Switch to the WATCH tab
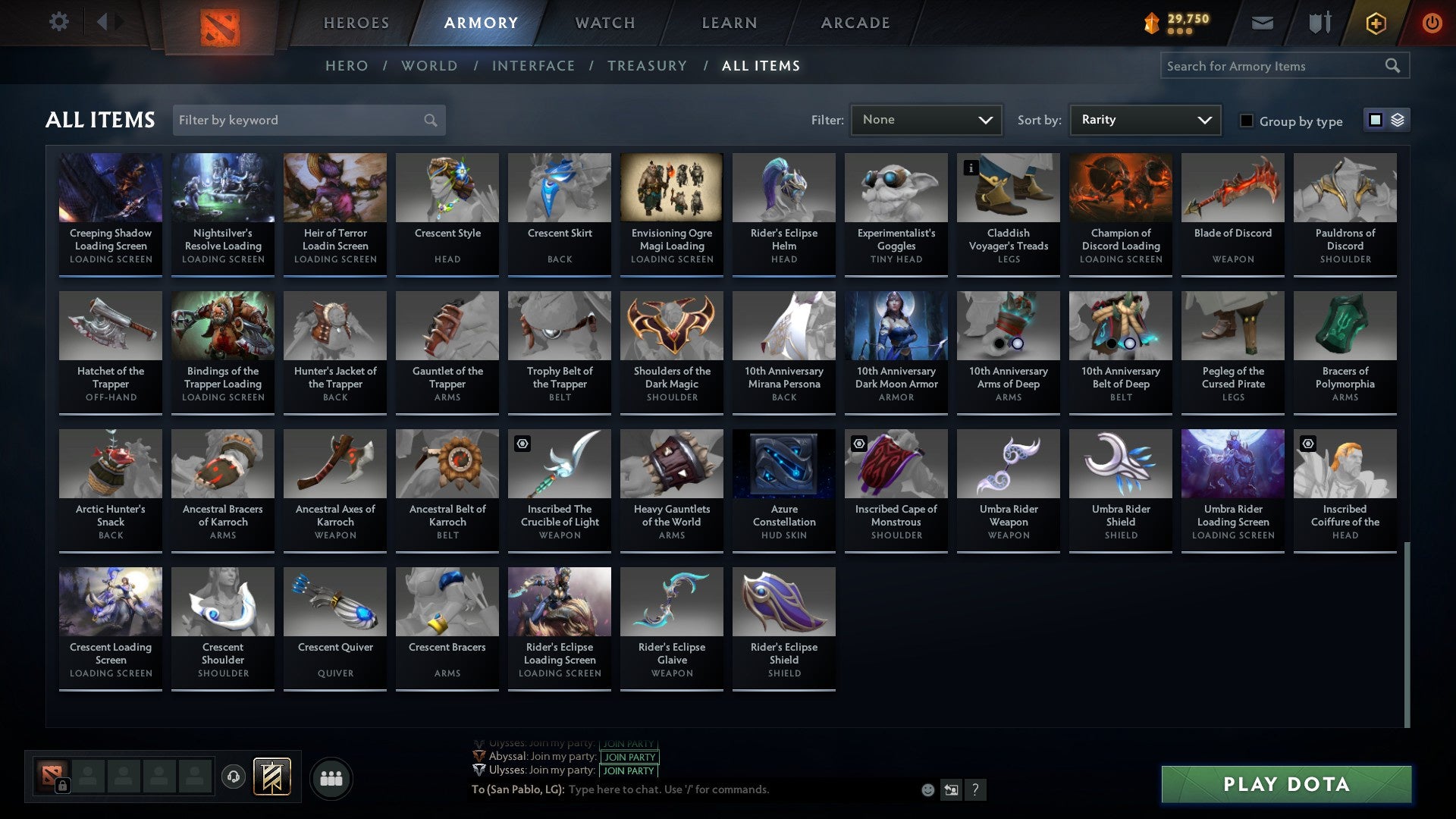The height and width of the screenshot is (819, 1456). pos(604,23)
